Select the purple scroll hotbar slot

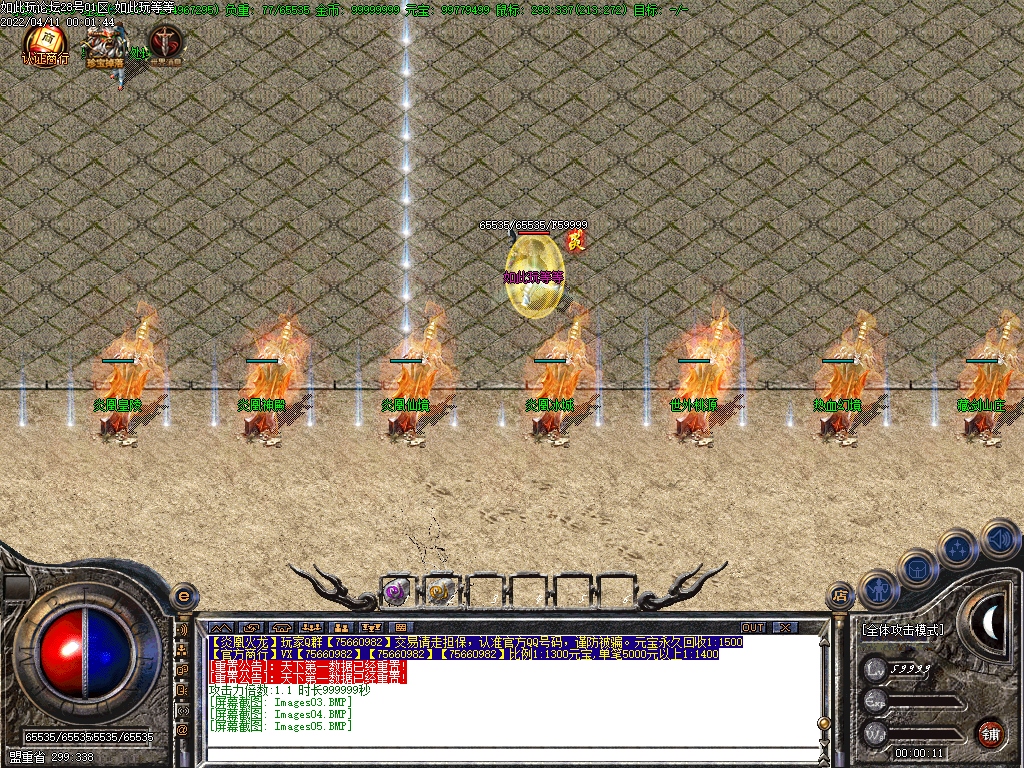[x=396, y=592]
